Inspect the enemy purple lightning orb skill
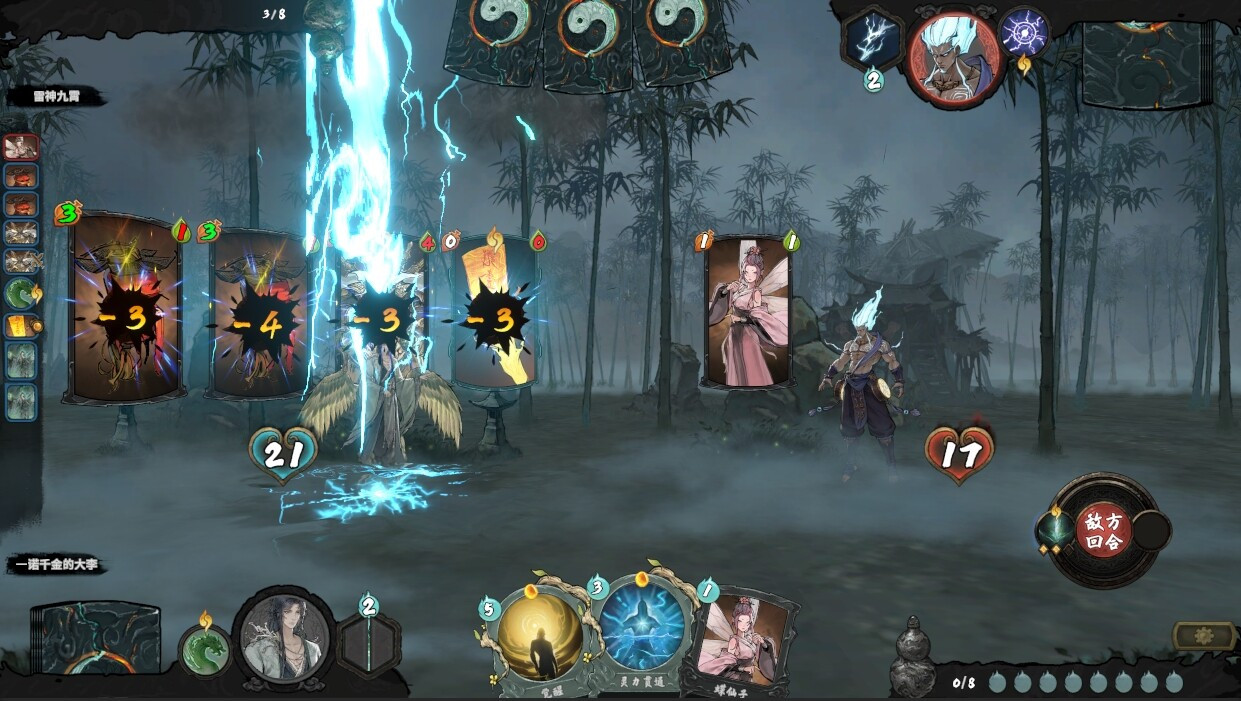Image resolution: width=1241 pixels, height=701 pixels. 1023,32
